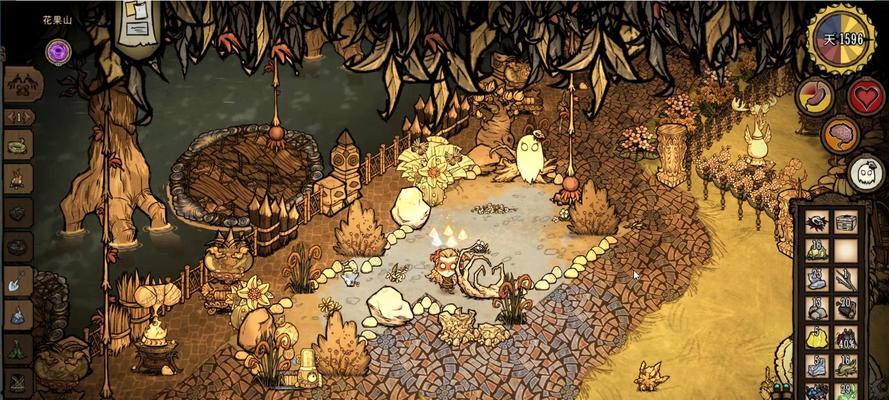Select the spiky eye item slot
Image resolution: width=889 pixels, height=400 pixels.
tap(817, 223)
